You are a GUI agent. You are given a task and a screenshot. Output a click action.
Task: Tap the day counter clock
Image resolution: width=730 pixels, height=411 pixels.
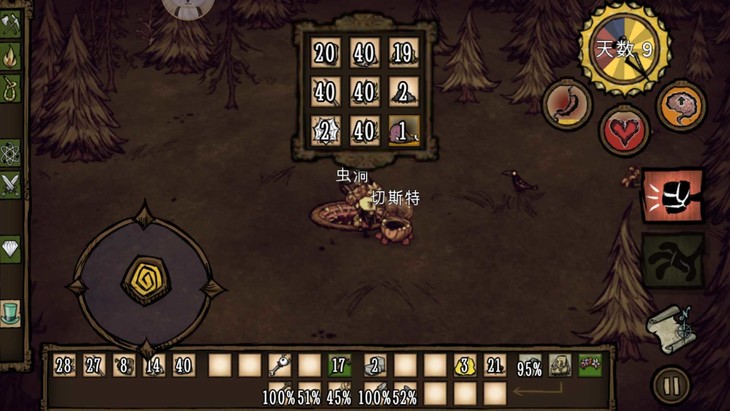click(x=625, y=48)
